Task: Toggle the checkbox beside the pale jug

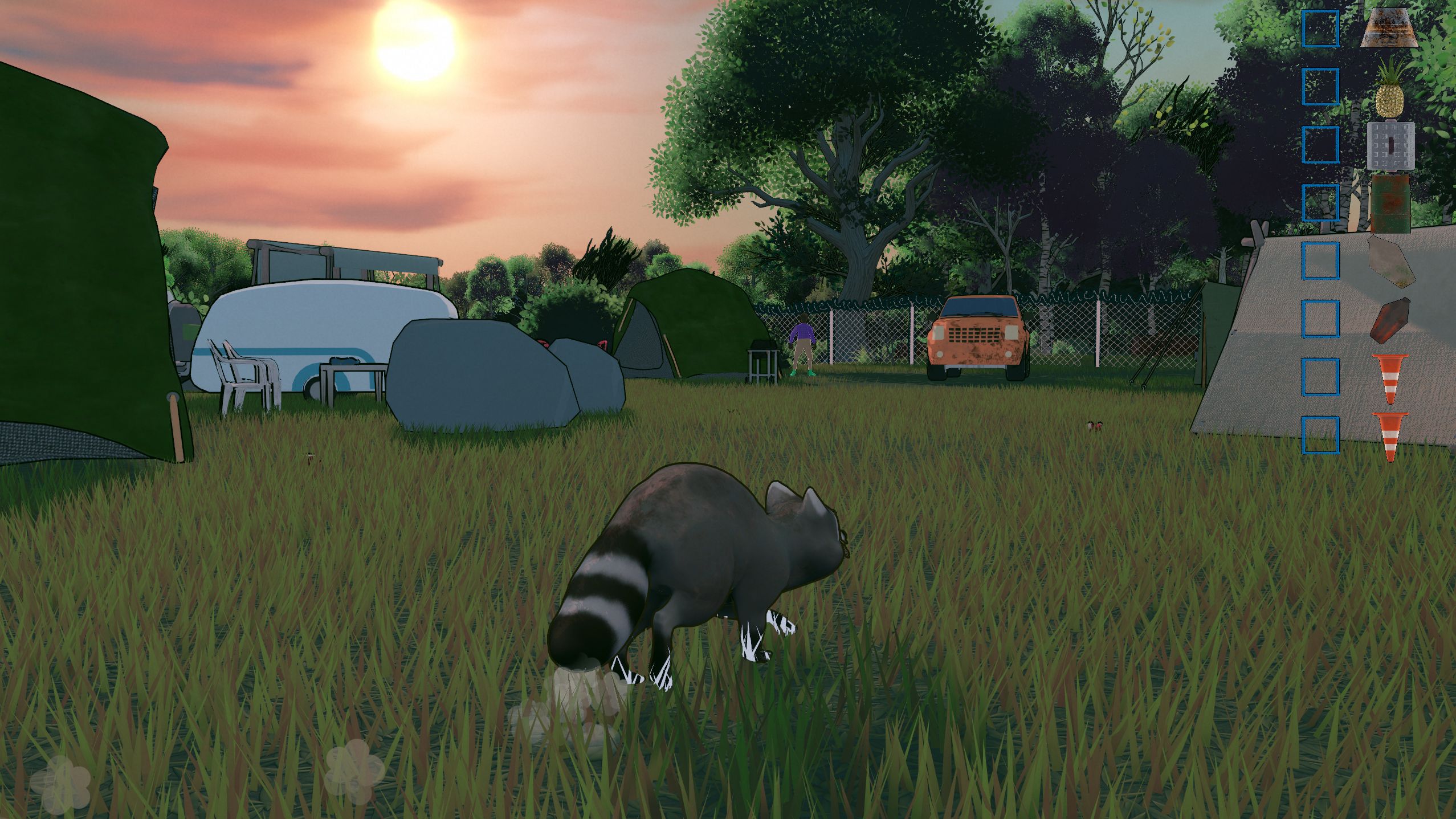Action: pos(1320,260)
